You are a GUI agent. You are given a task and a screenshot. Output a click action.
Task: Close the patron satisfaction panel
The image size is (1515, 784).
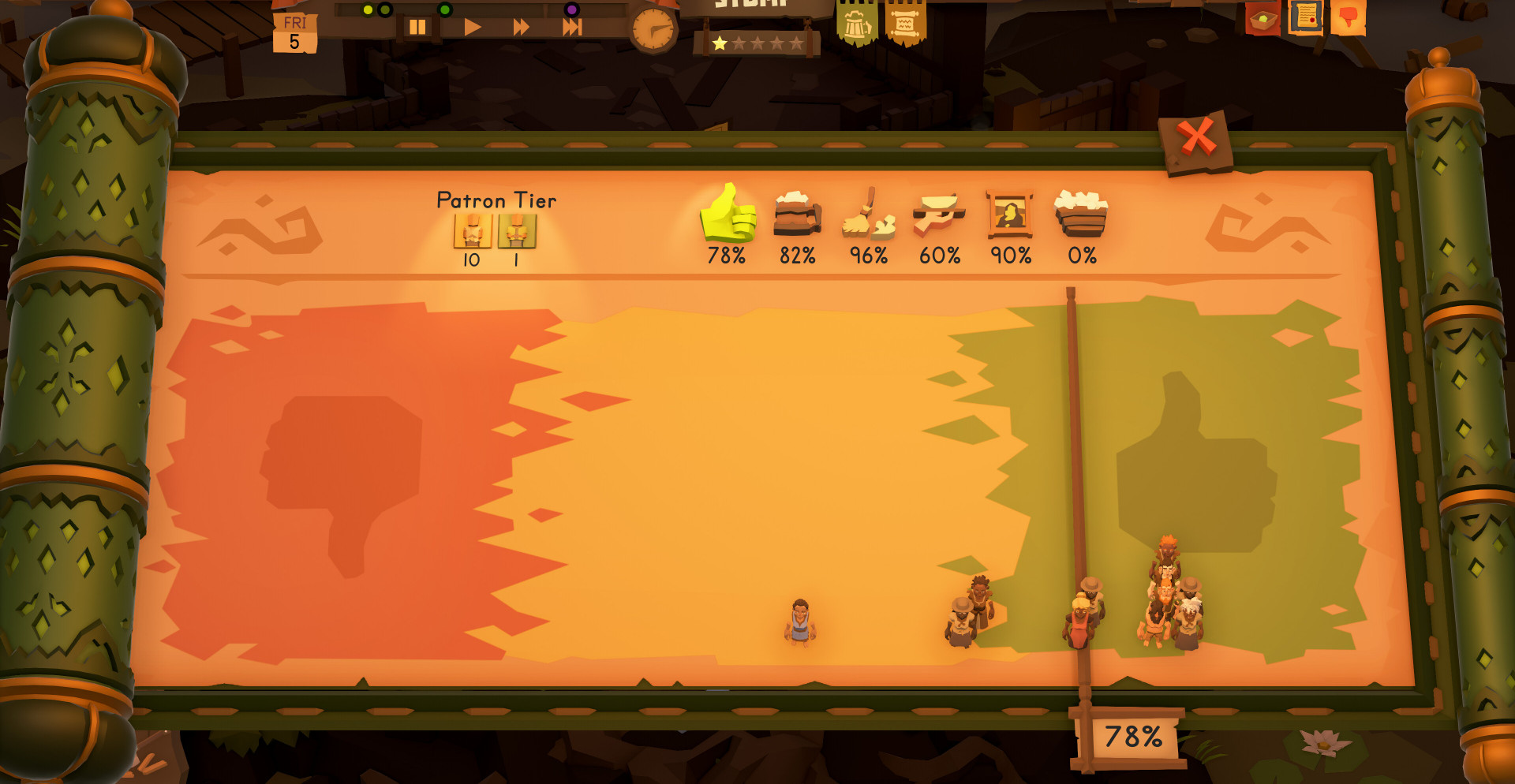click(1197, 140)
